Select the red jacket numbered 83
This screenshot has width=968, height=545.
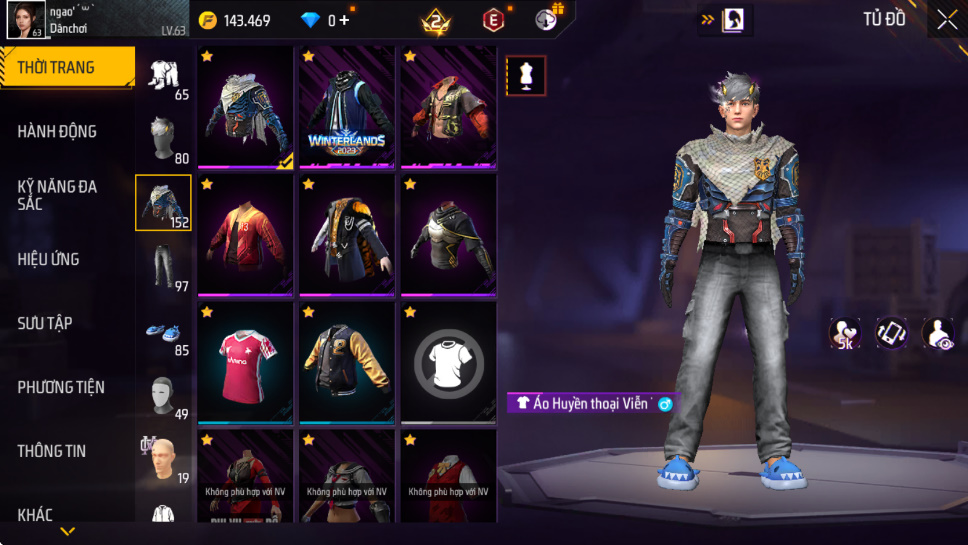[x=245, y=234]
